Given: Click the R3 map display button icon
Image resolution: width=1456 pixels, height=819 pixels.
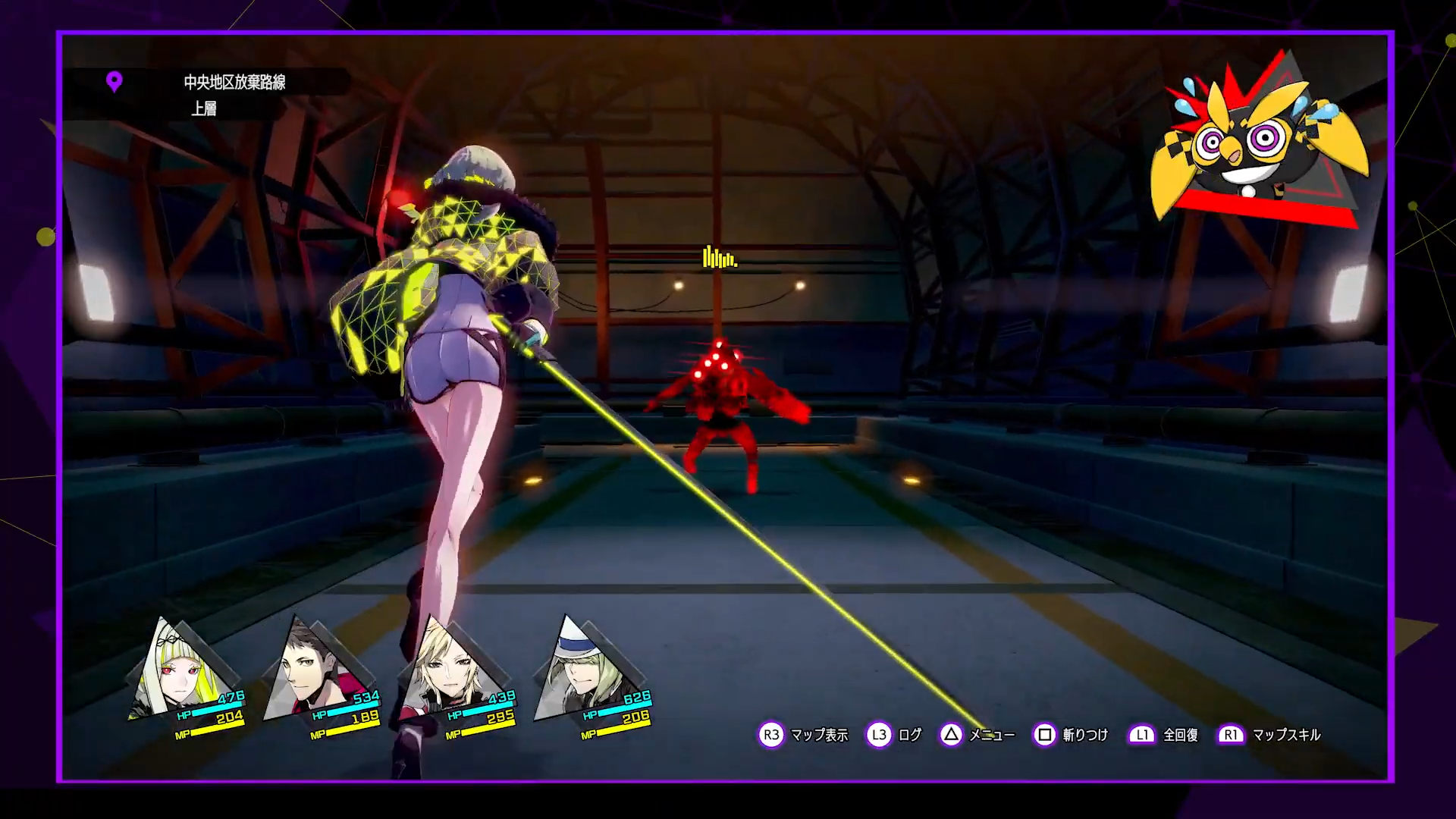Looking at the screenshot, I should [x=771, y=734].
